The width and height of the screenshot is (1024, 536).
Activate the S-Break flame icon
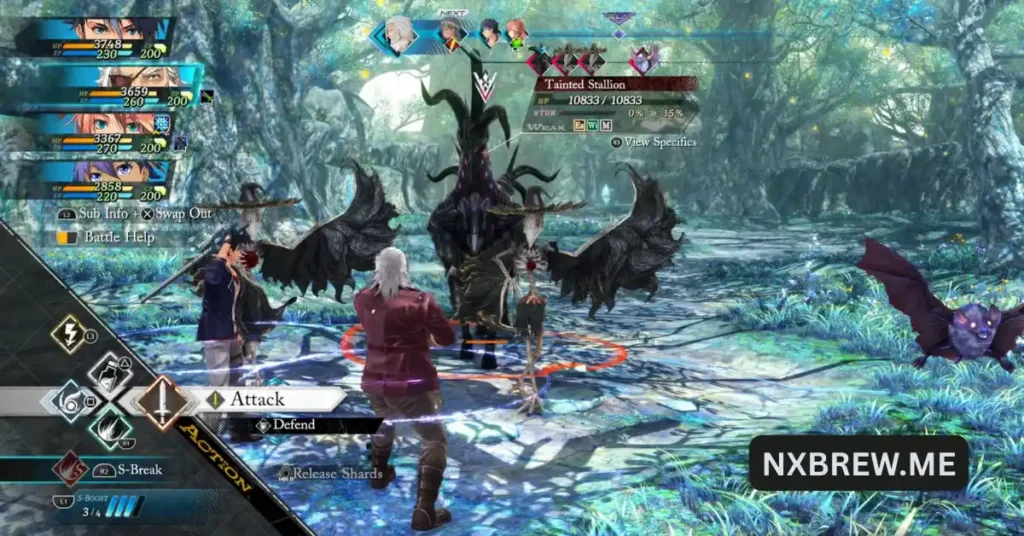(70, 469)
